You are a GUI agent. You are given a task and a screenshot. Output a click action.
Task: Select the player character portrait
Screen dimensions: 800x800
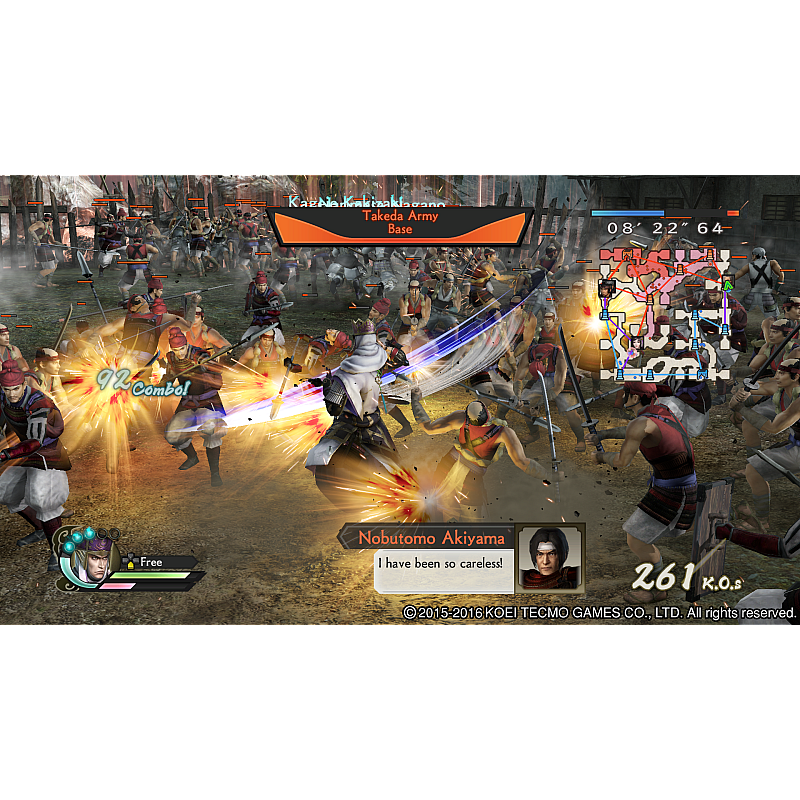(x=92, y=558)
